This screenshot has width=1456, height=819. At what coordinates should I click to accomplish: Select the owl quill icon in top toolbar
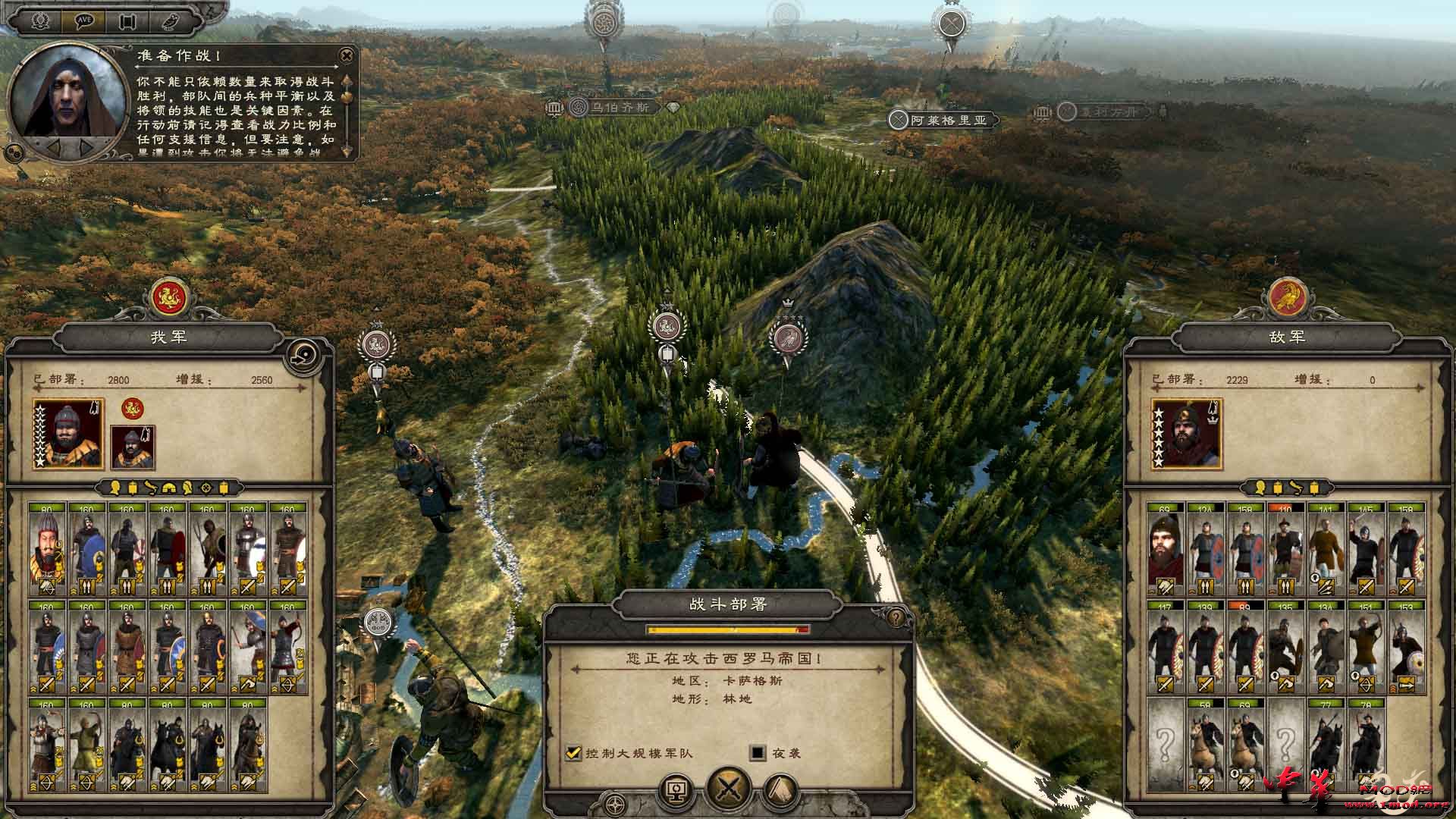click(171, 21)
